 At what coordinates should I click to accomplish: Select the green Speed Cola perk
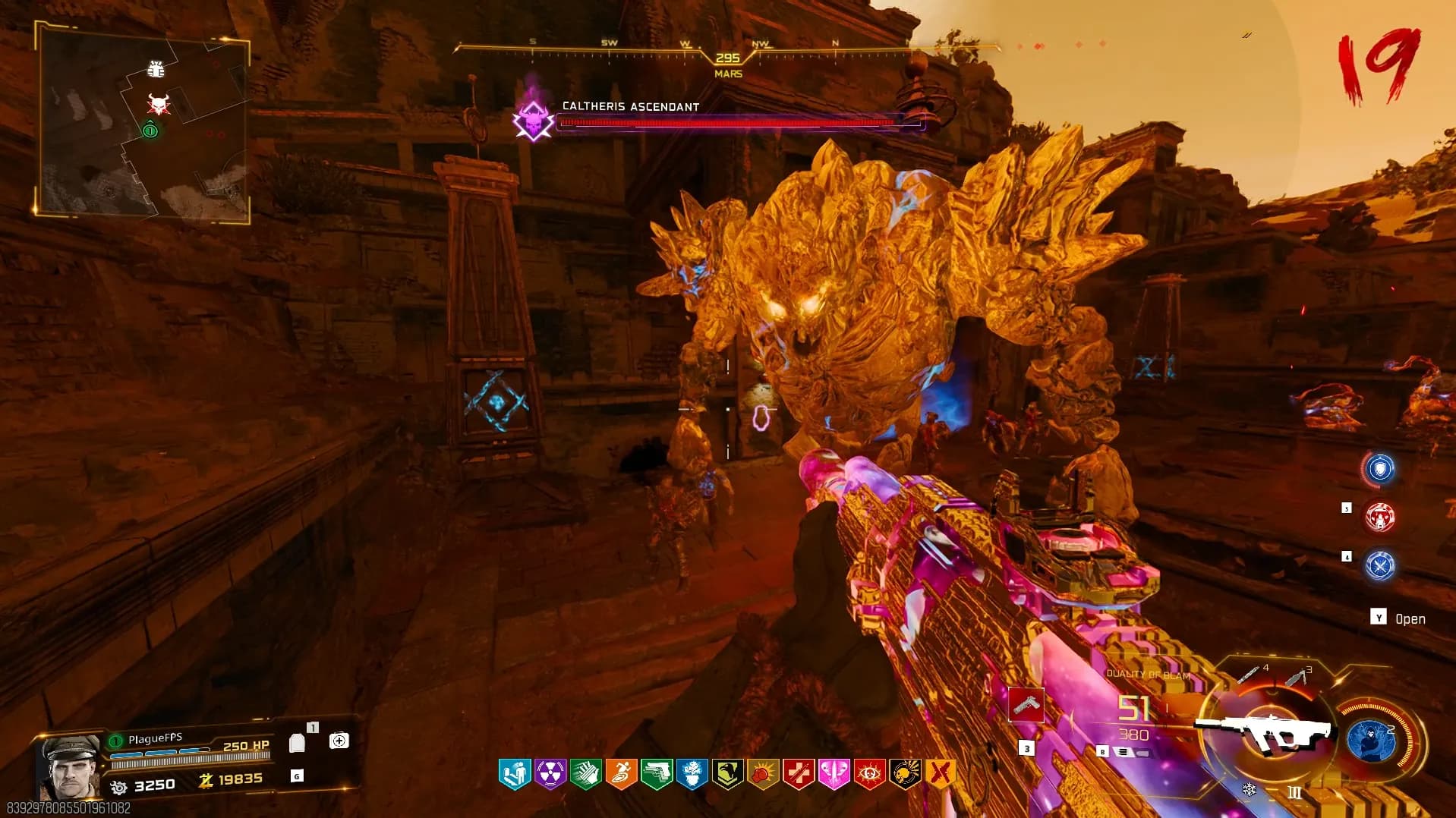point(586,774)
